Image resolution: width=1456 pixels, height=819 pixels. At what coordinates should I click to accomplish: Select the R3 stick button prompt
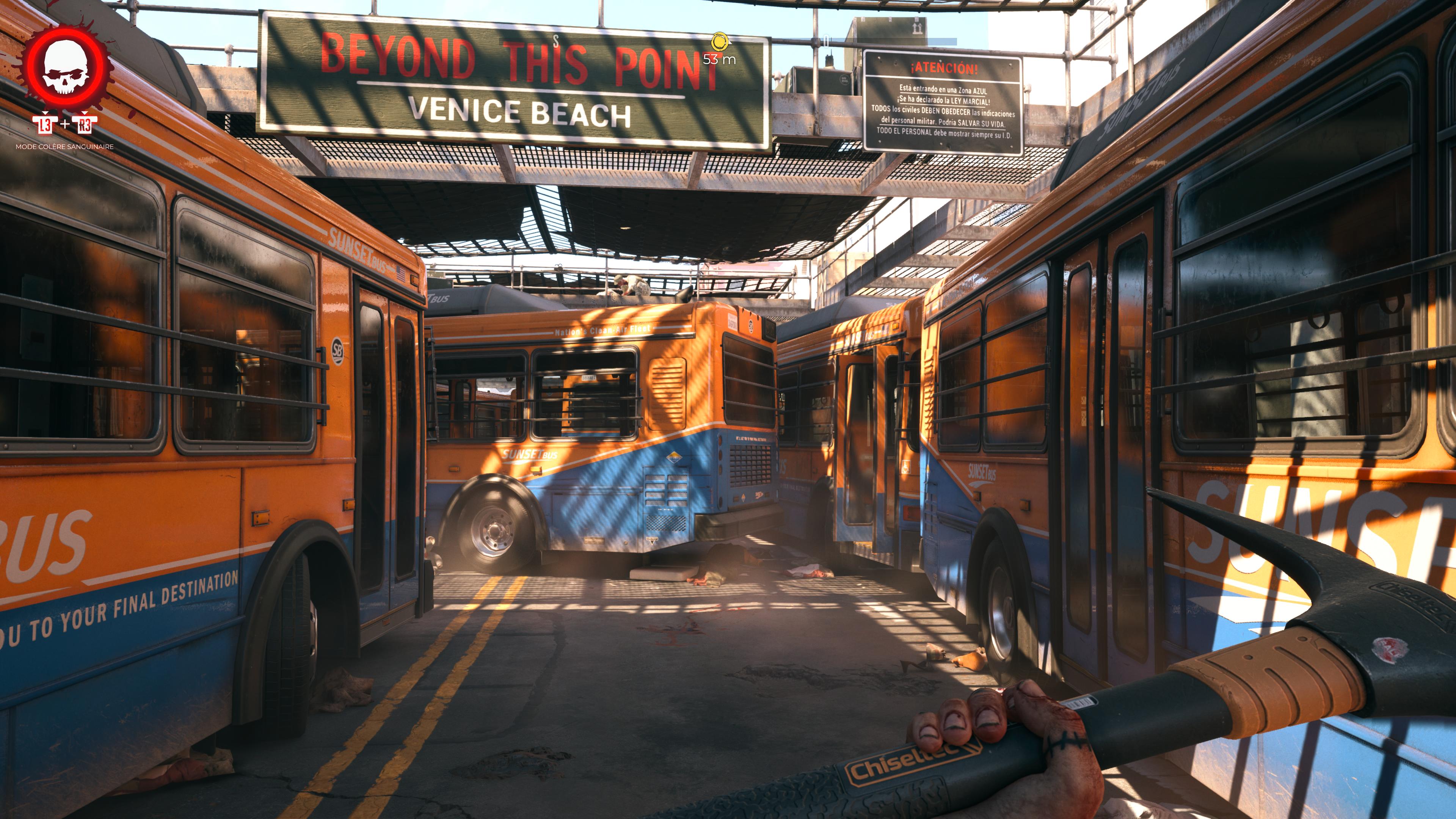tap(85, 125)
